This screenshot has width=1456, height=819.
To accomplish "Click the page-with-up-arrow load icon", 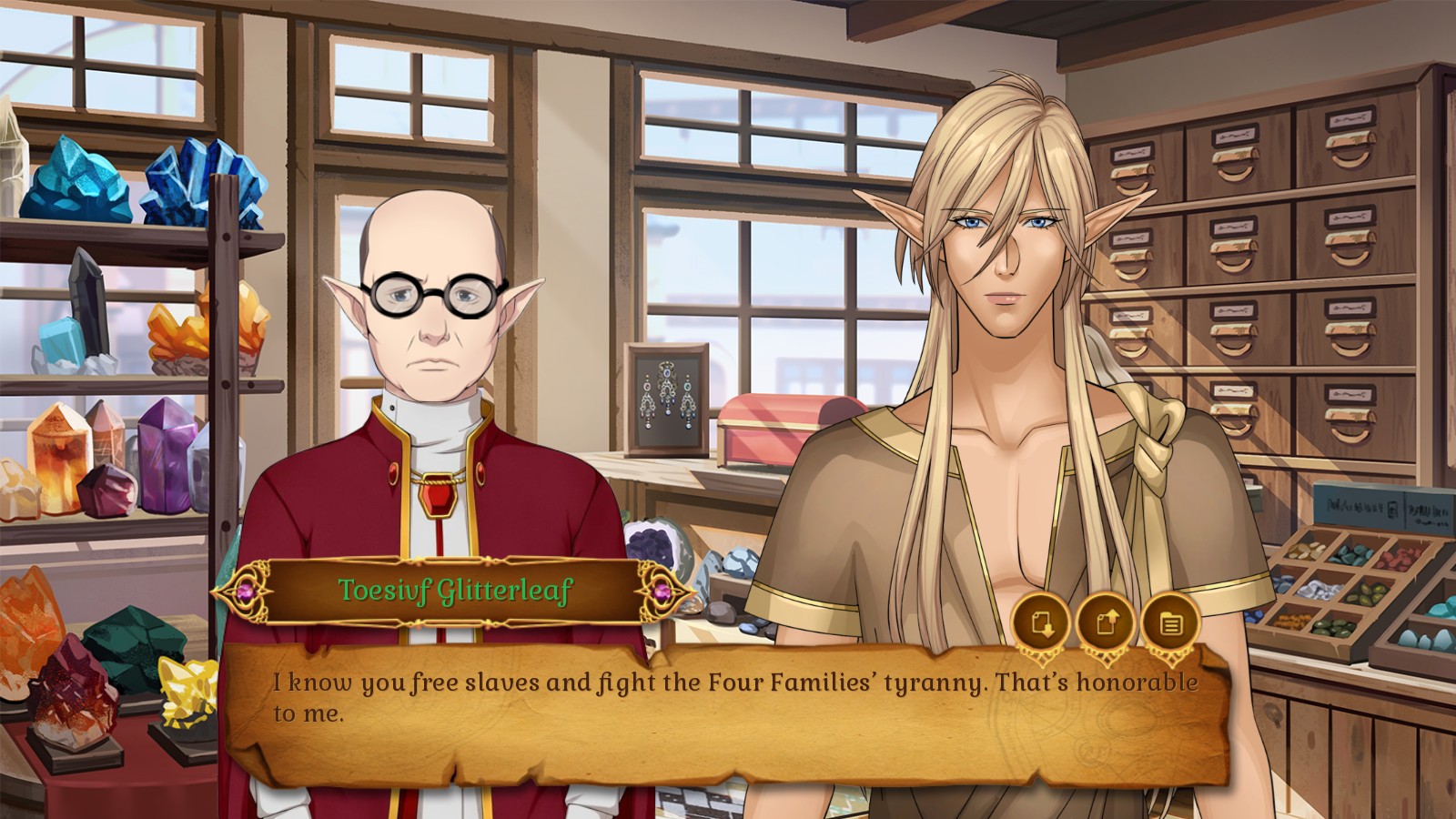I will click(x=1105, y=623).
